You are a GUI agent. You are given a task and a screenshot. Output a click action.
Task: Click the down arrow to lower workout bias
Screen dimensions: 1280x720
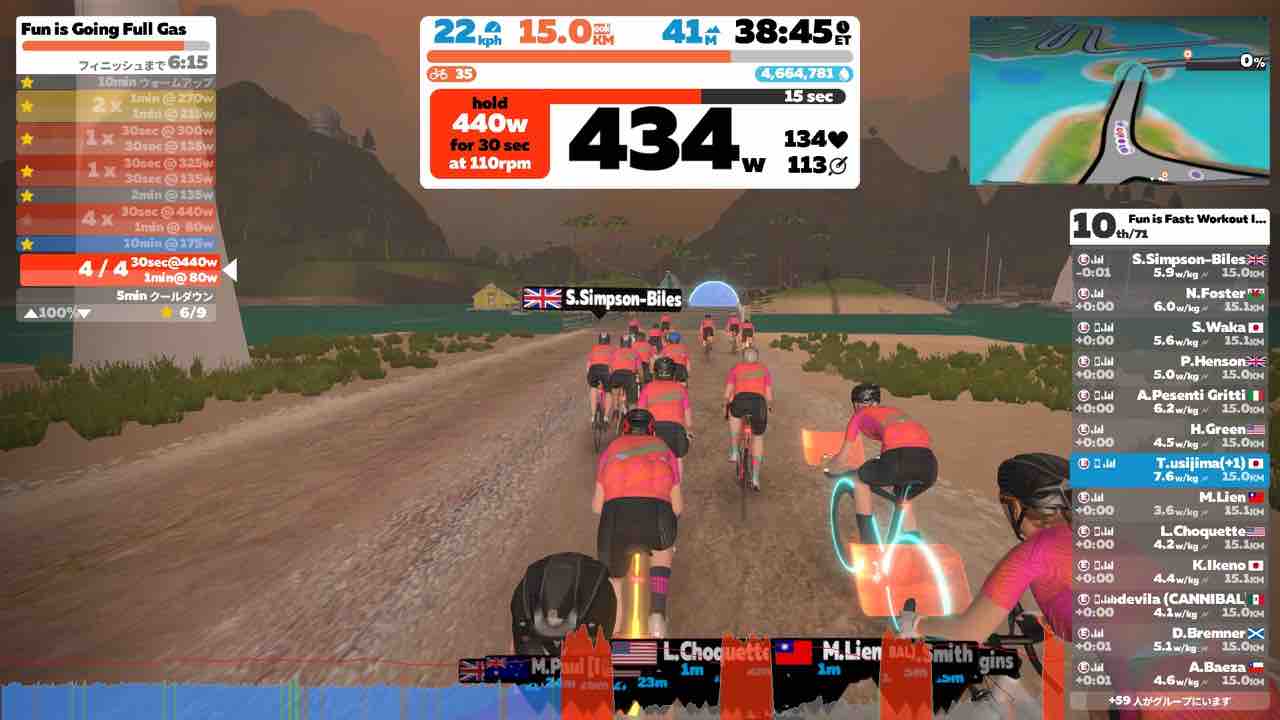[x=82, y=311]
